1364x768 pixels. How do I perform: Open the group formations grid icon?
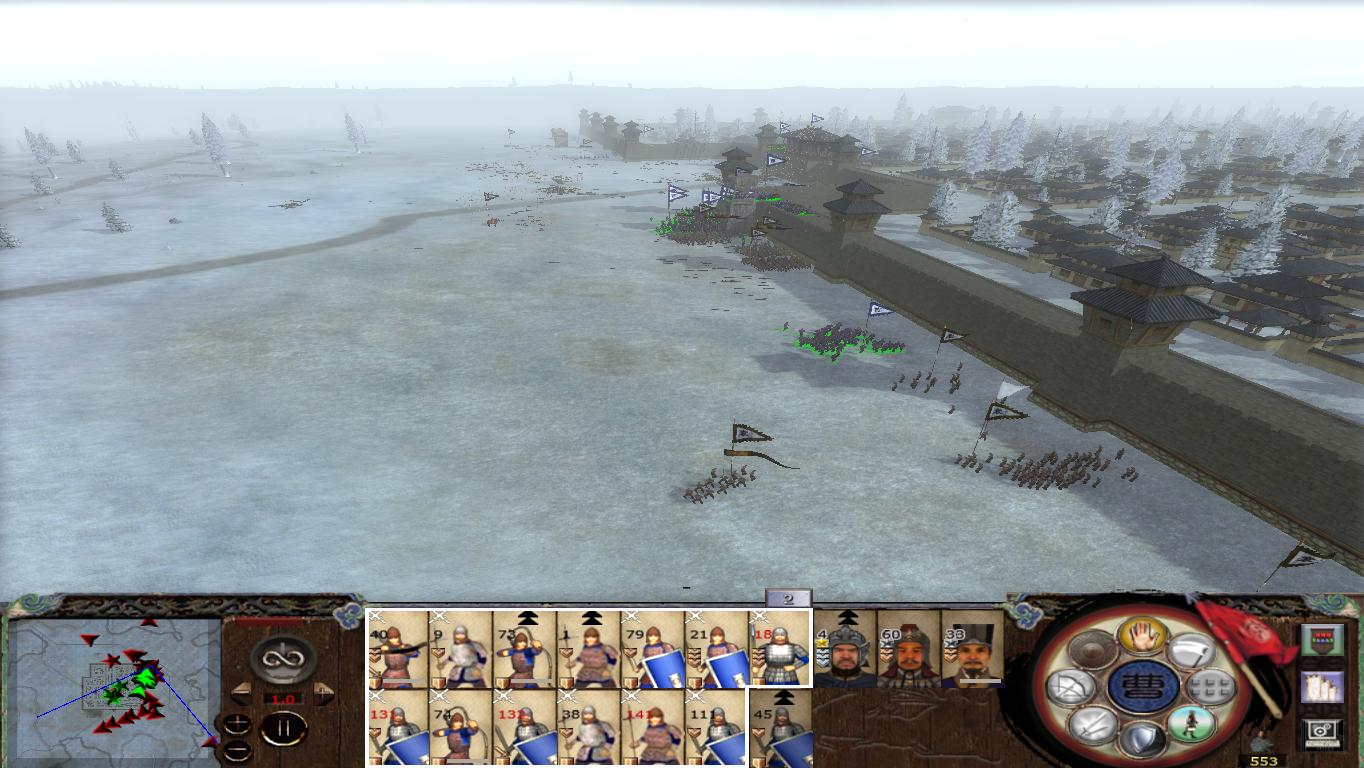tap(1208, 687)
